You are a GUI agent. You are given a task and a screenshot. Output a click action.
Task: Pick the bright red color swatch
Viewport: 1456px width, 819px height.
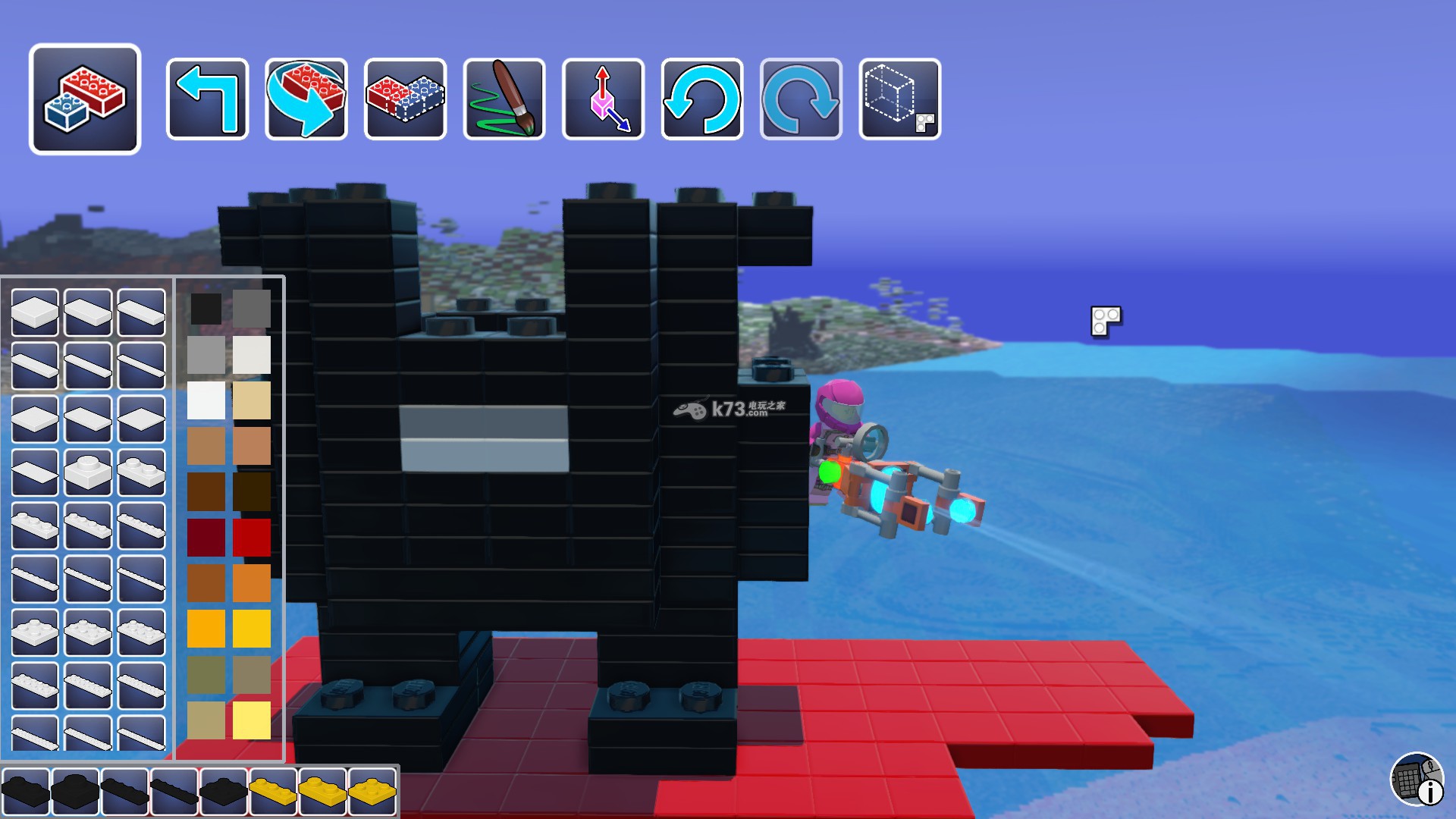tap(252, 538)
